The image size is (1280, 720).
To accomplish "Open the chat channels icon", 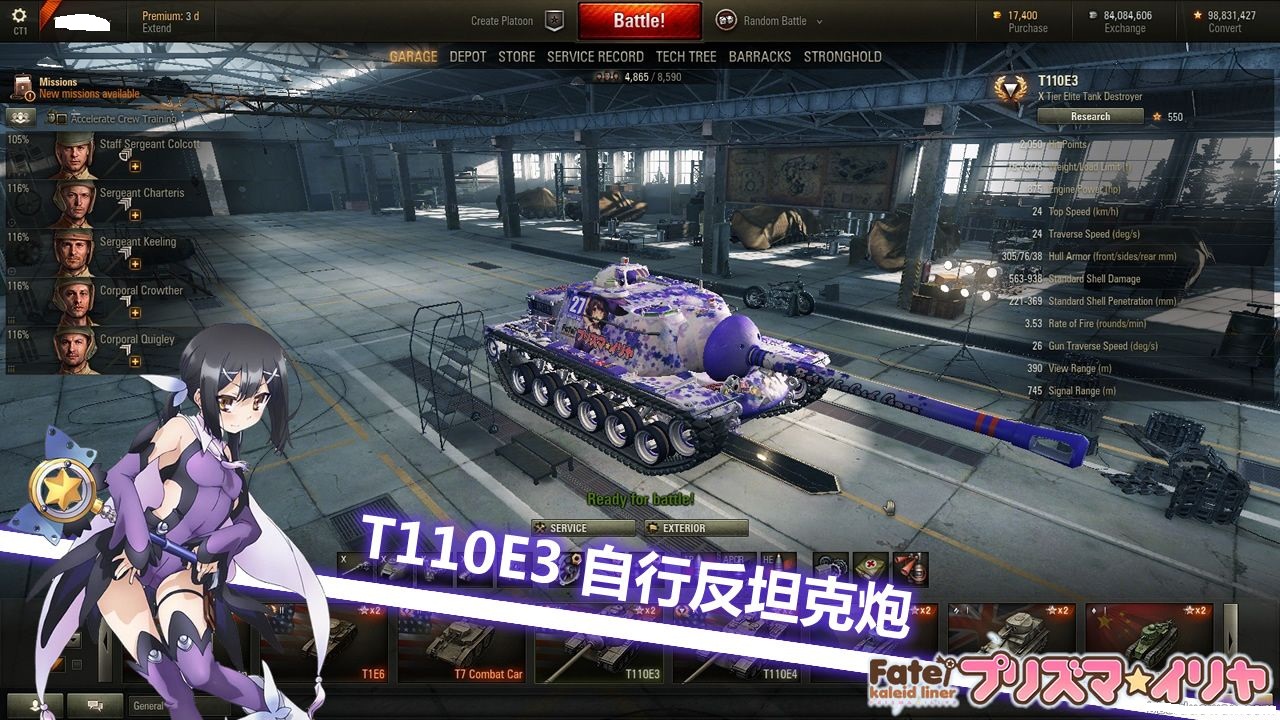I will 95,705.
